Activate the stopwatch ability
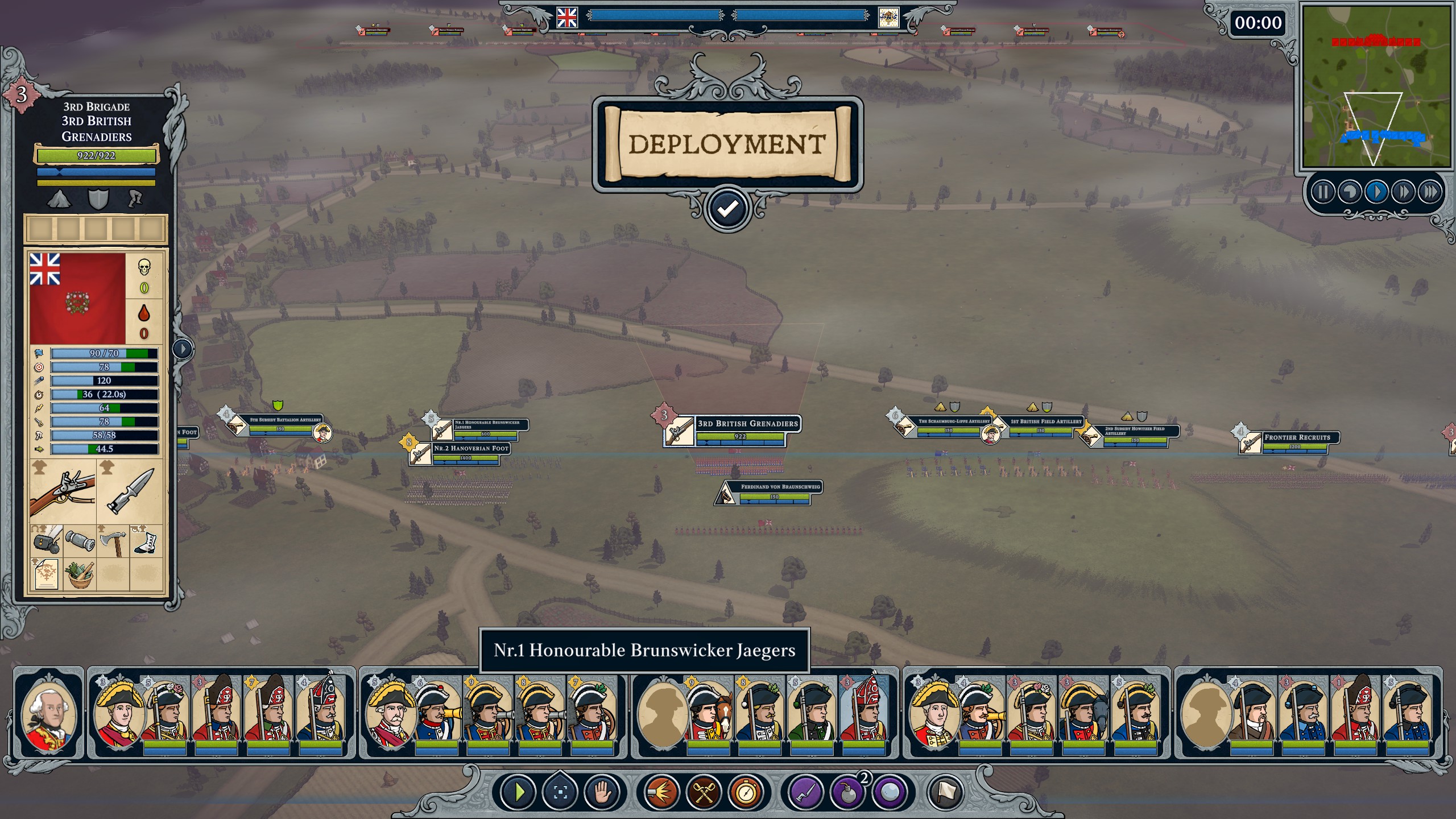This screenshot has height=819, width=1456. click(746, 792)
